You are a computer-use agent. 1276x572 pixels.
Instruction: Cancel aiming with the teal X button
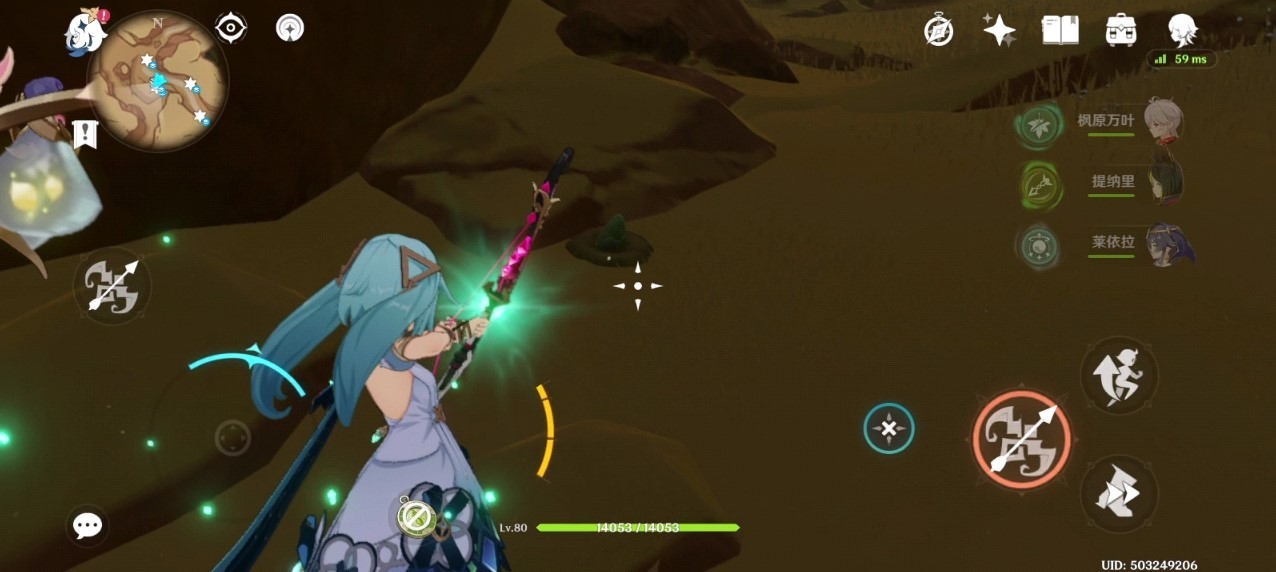pyautogui.click(x=888, y=429)
